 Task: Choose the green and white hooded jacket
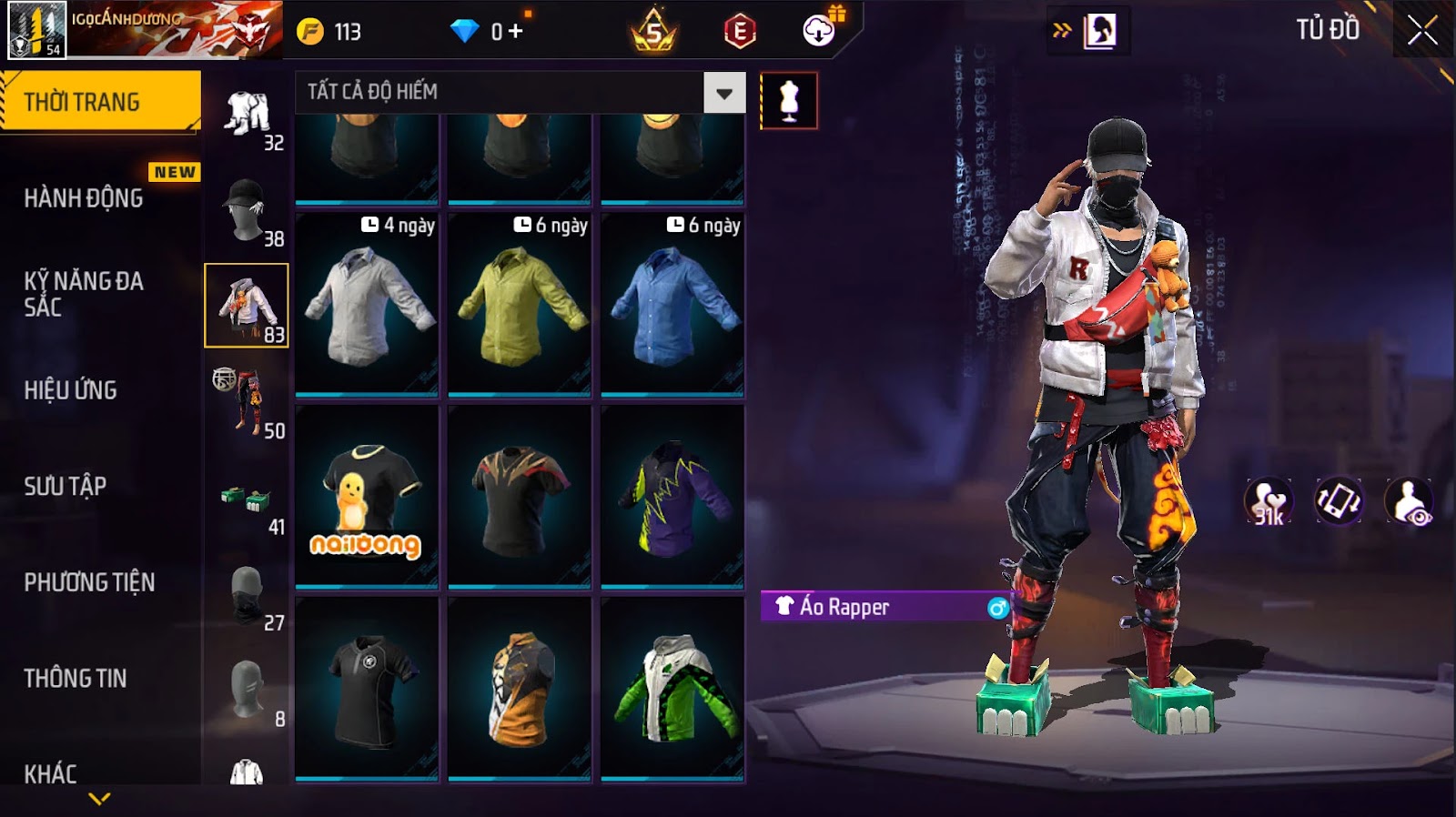(x=672, y=689)
